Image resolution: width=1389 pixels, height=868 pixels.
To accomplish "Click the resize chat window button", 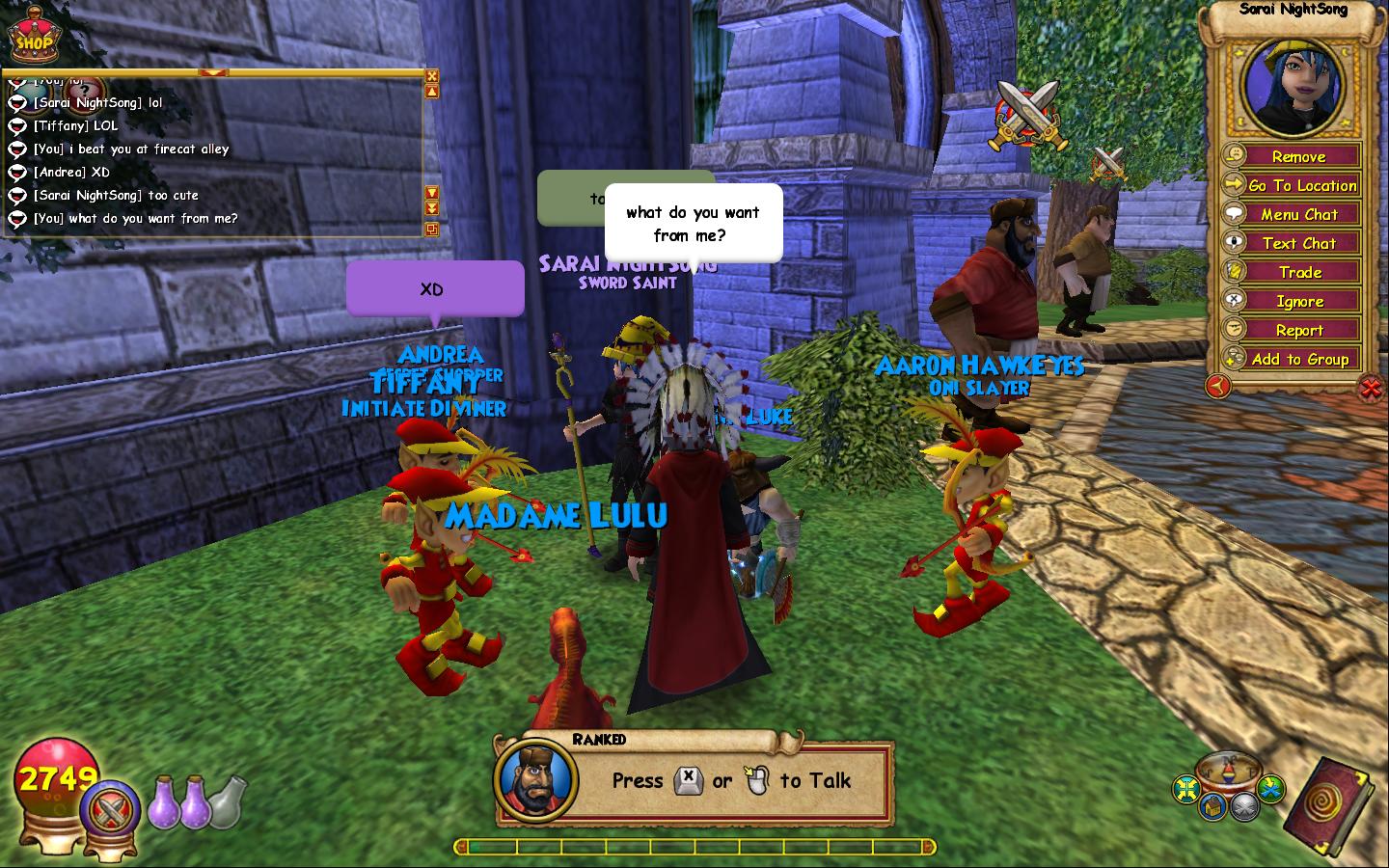I will coord(432,229).
